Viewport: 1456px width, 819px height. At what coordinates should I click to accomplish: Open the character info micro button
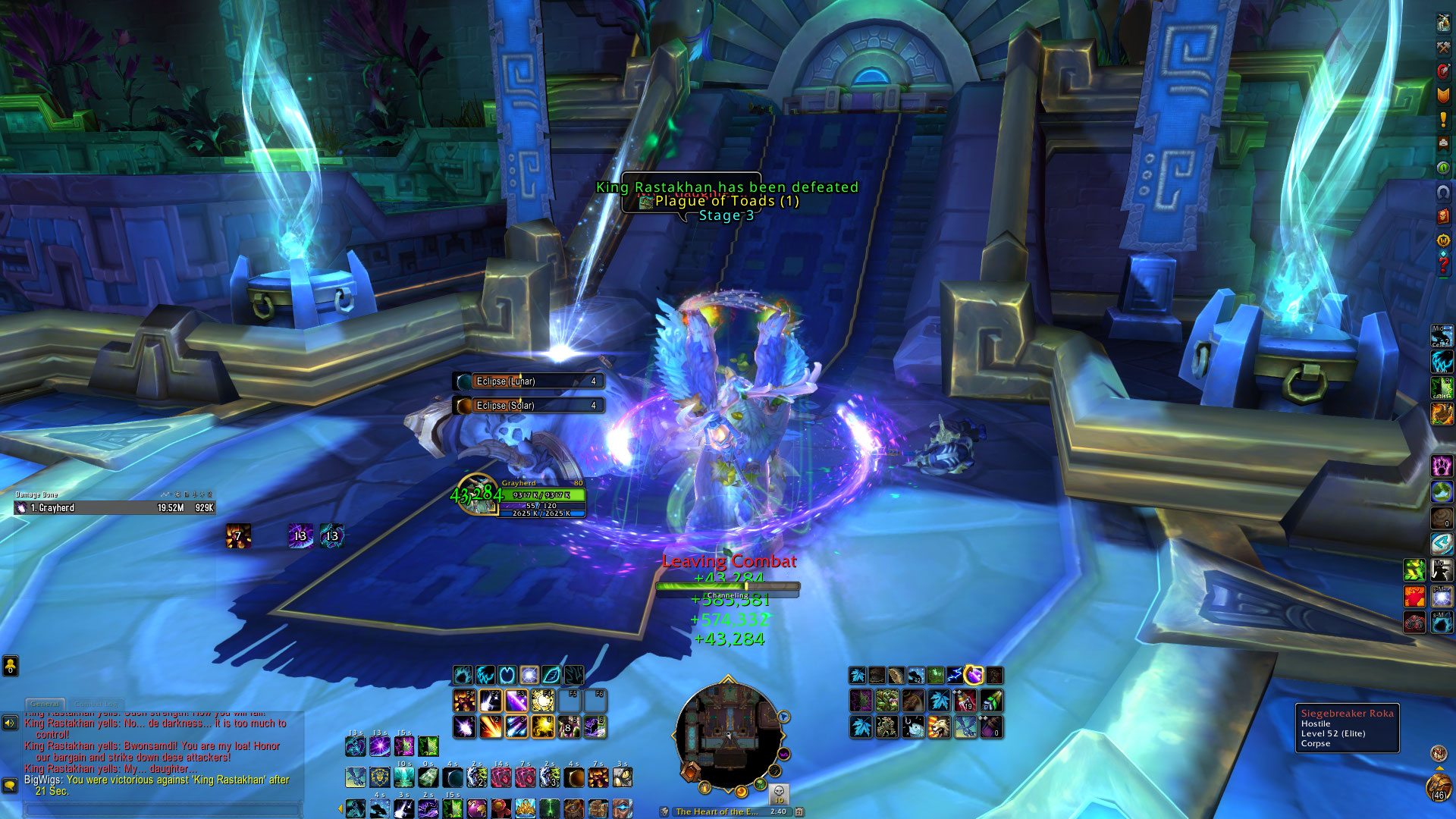tap(1443, 23)
